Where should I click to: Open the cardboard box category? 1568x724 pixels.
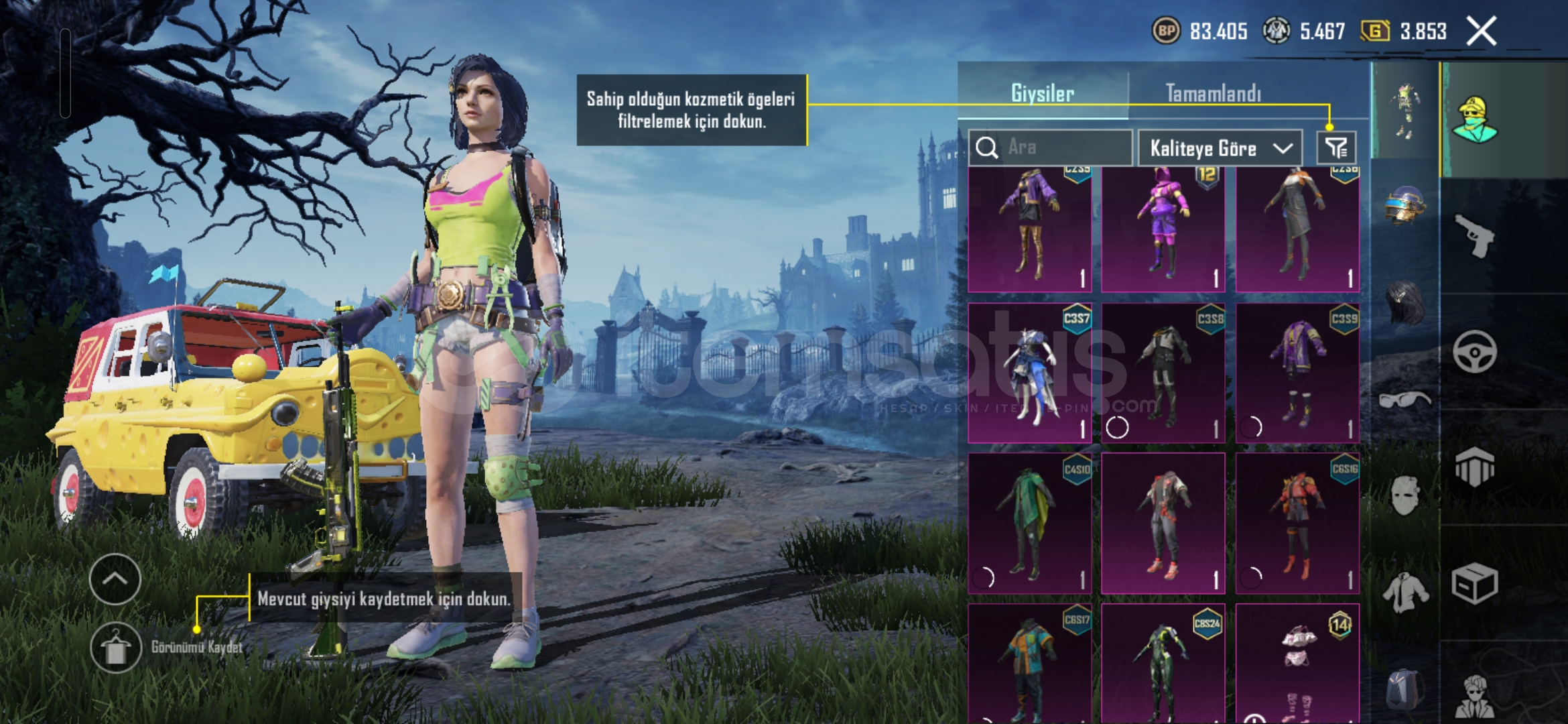(1474, 583)
